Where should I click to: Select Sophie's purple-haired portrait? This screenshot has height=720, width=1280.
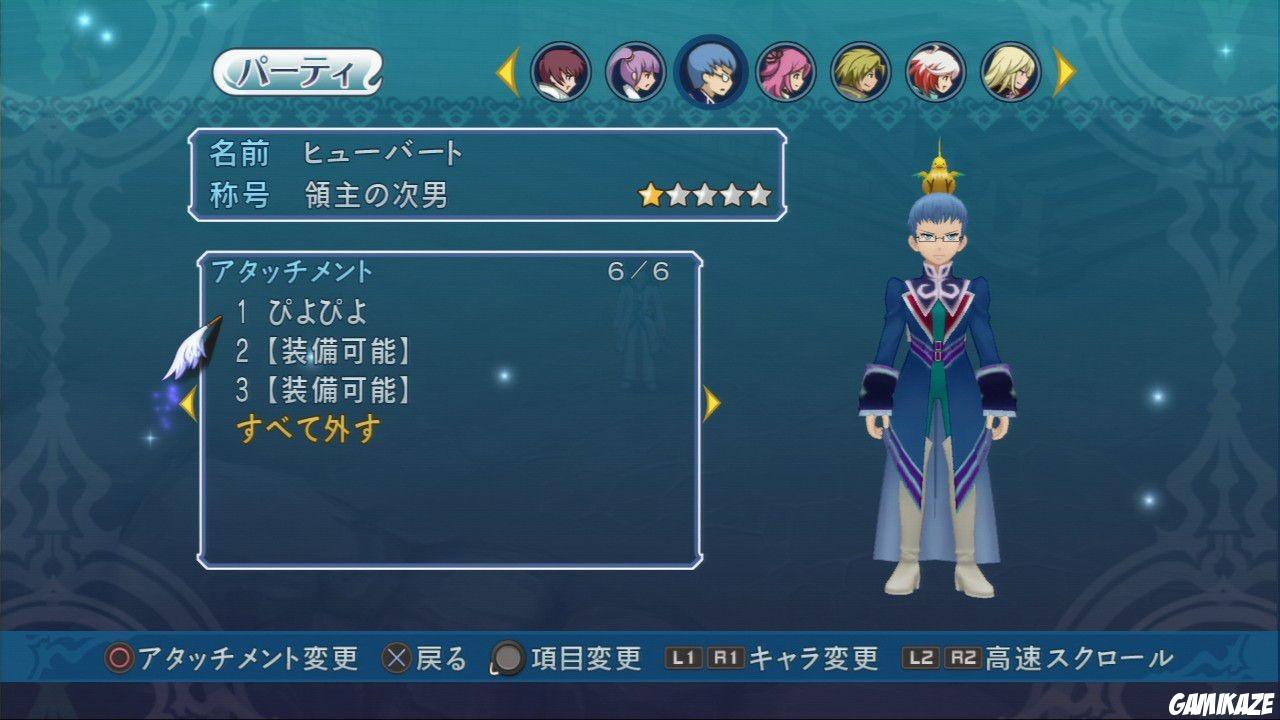point(635,70)
